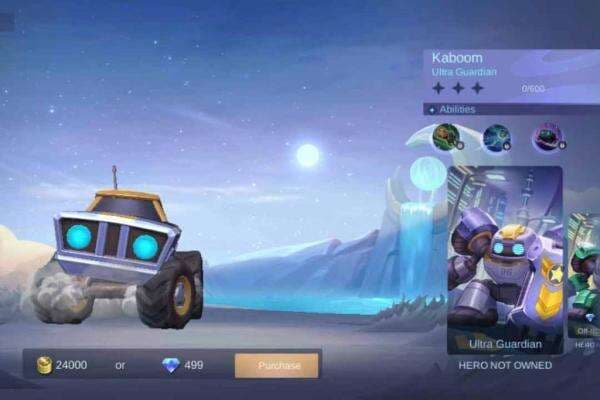View the first Kaboom ability icon
This screenshot has height=400, width=600.
[447, 137]
